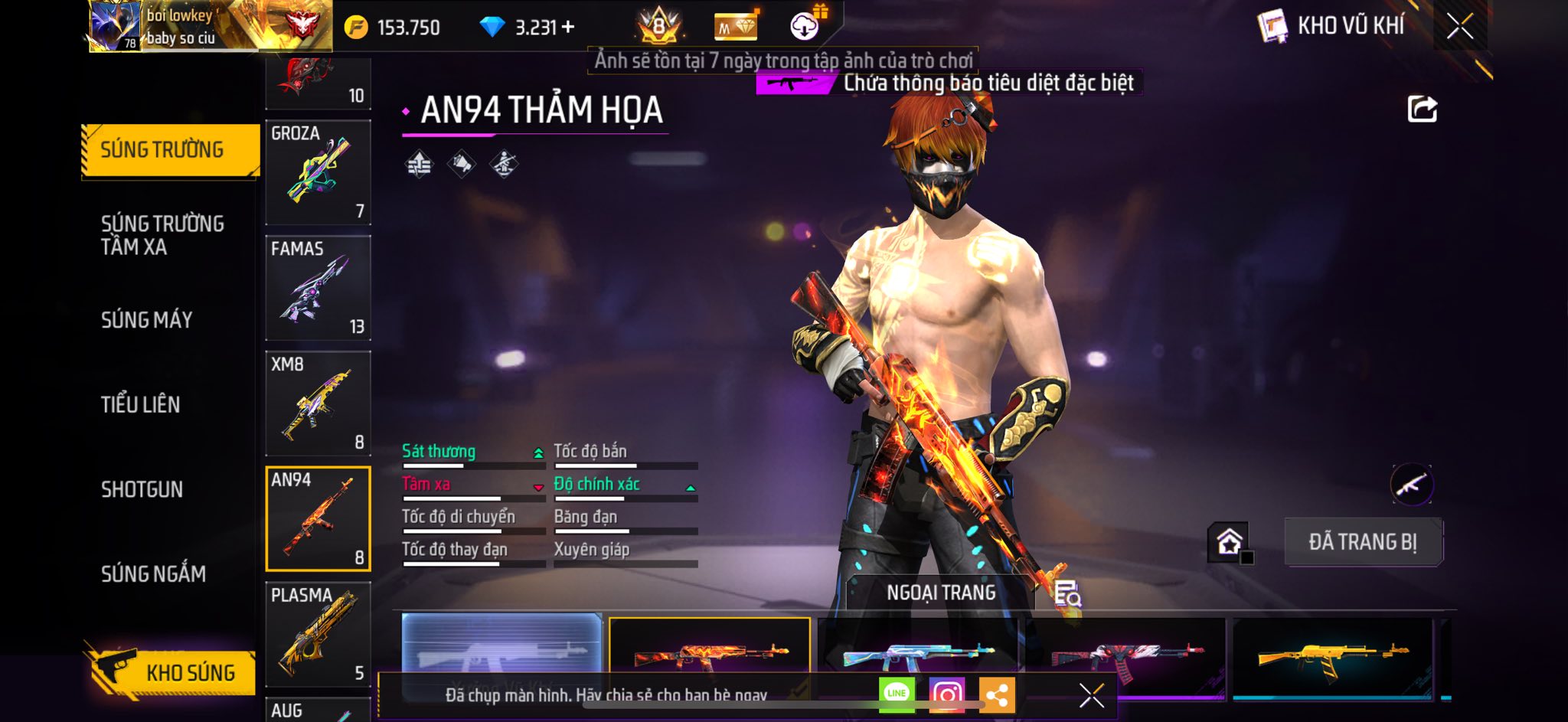Open the Ngoại Trang skin tab
The image size is (1568, 722).
941,593
